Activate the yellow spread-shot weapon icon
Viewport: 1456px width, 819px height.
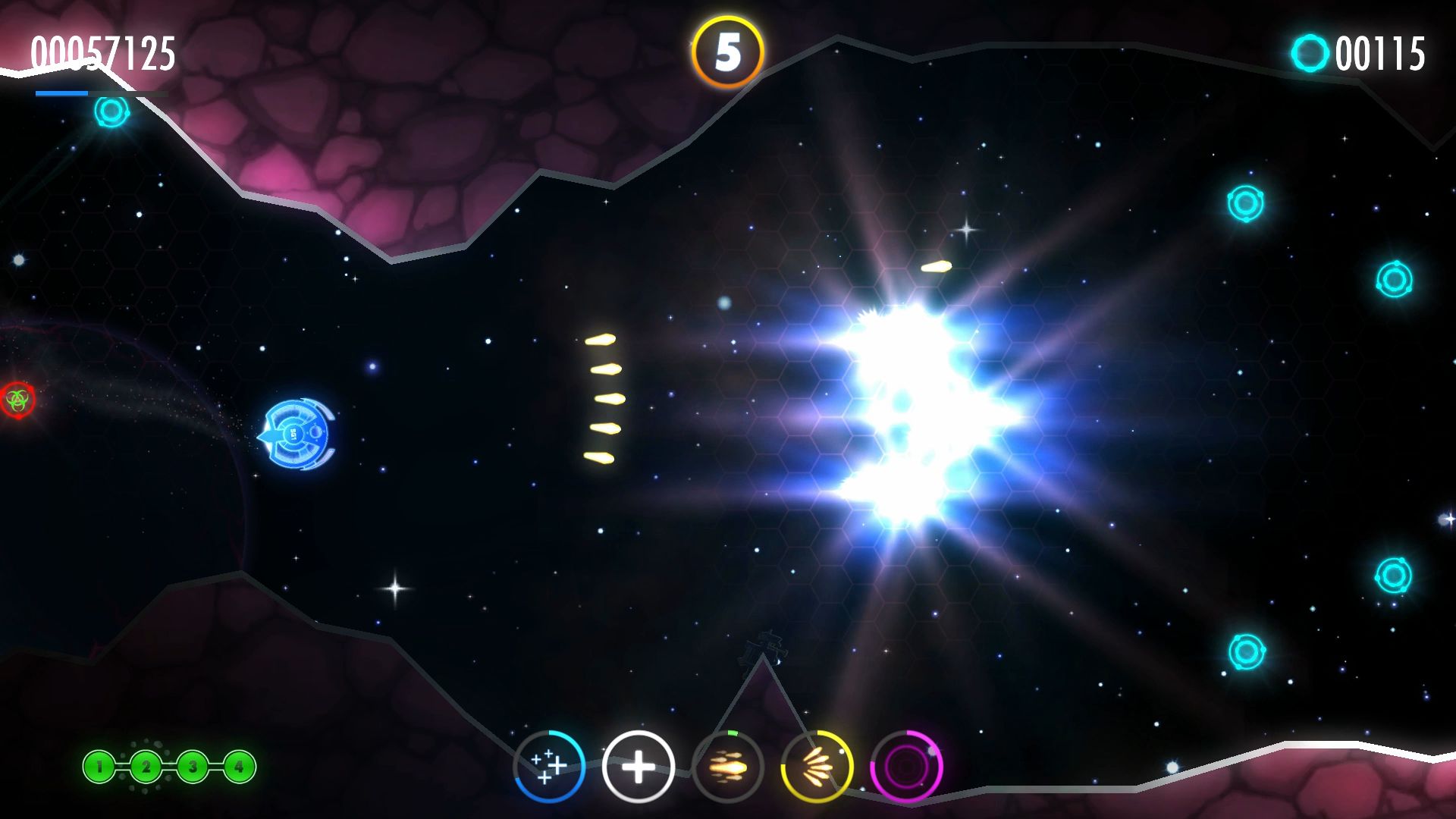(817, 767)
